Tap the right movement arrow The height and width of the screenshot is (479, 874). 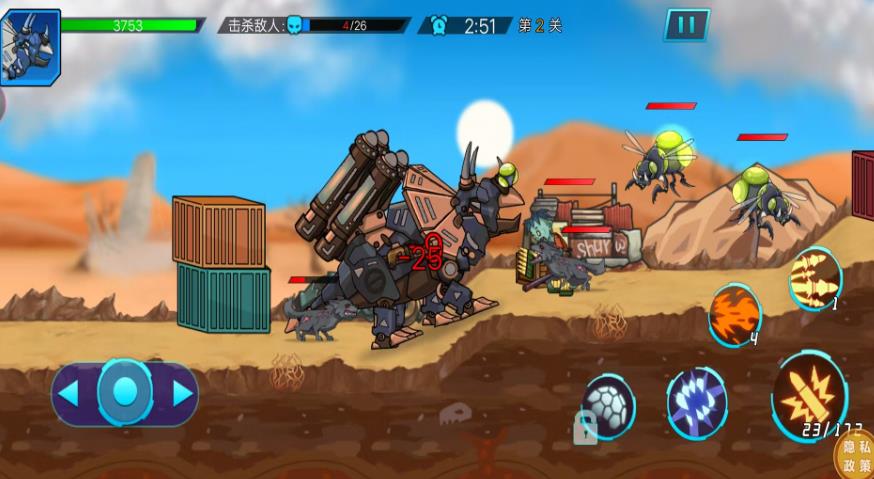tap(182, 393)
